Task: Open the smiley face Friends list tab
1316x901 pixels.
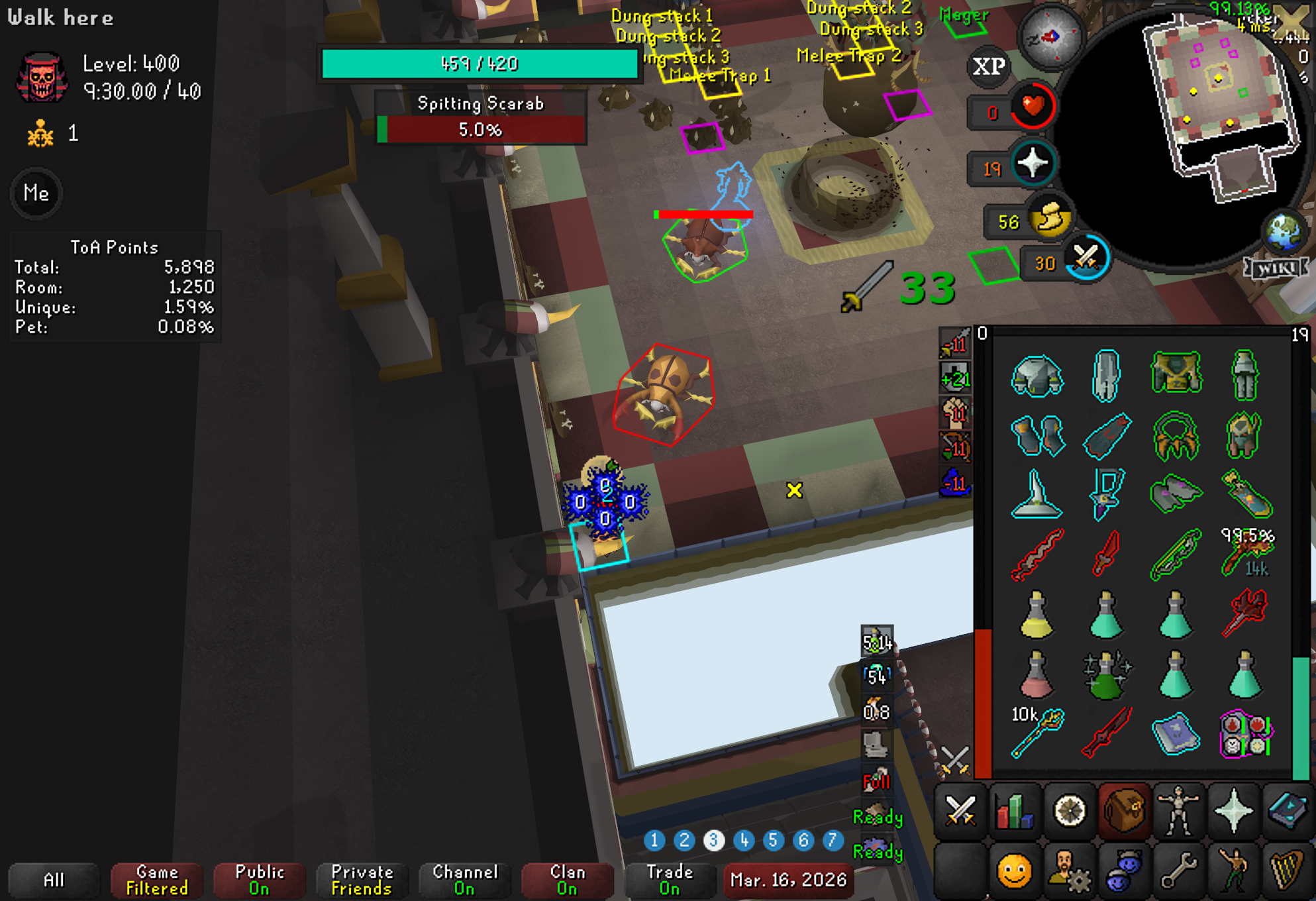Action: pos(1014,870)
